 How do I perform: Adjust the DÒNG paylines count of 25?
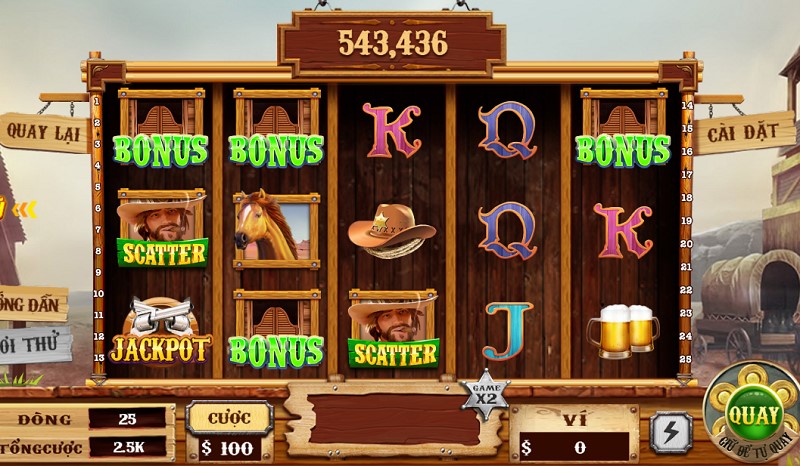126,417
